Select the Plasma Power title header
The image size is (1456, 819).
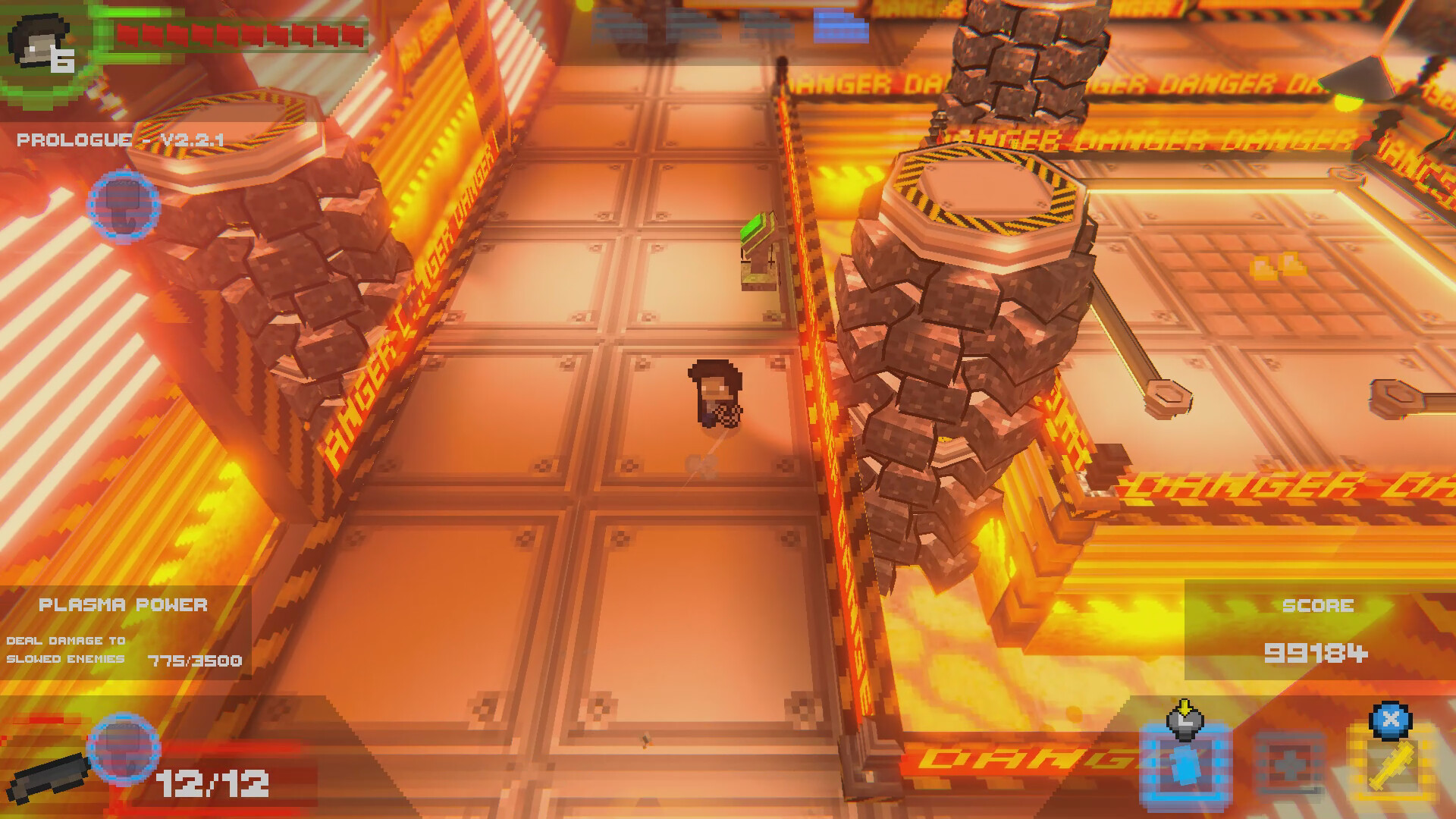tap(123, 605)
